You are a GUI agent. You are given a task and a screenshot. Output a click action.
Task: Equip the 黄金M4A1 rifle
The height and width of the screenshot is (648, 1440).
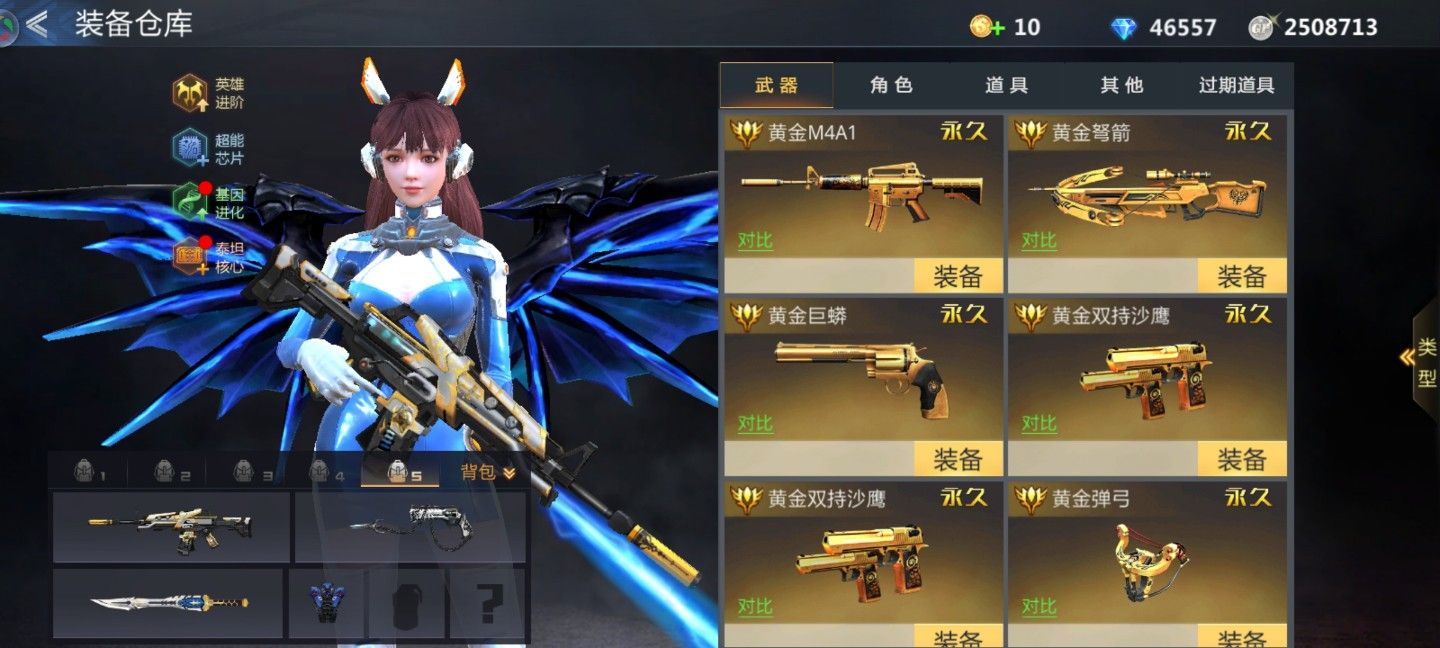[959, 276]
